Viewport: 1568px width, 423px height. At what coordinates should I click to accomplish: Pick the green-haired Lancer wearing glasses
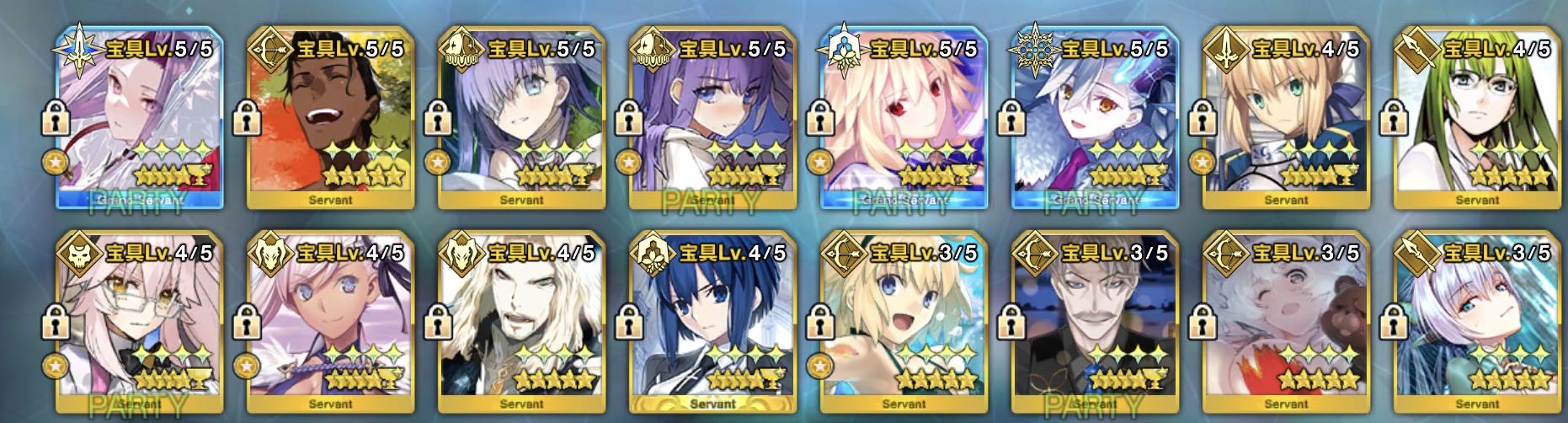[x=1477, y=118]
